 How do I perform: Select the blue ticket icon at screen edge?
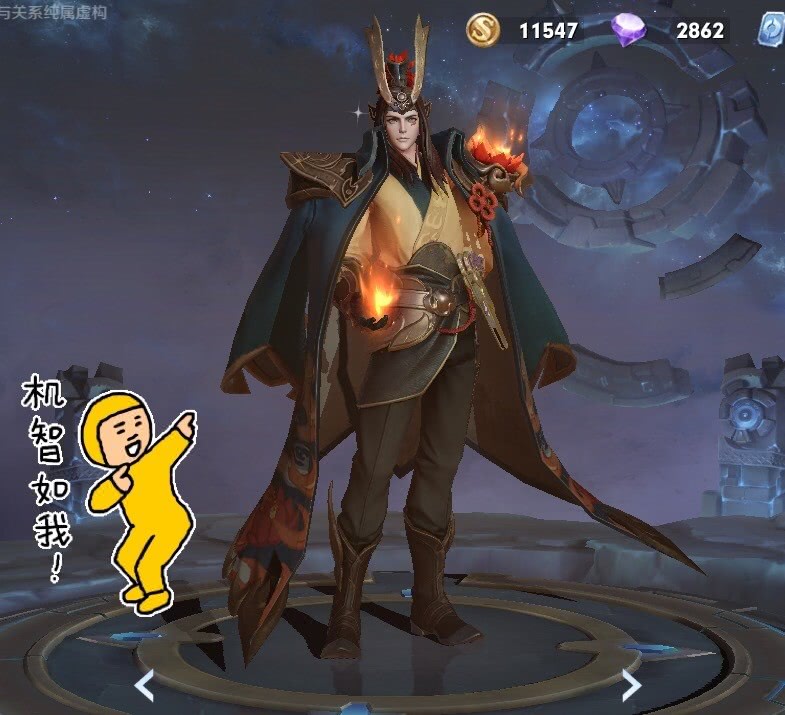tap(772, 29)
